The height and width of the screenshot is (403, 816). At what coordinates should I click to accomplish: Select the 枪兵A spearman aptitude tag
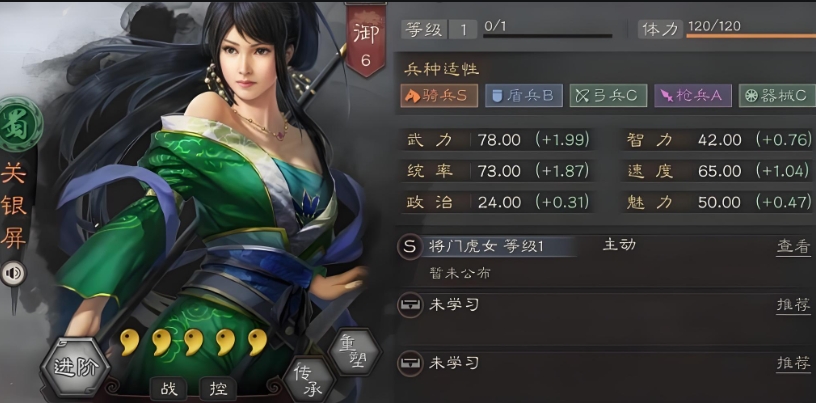coord(692,96)
